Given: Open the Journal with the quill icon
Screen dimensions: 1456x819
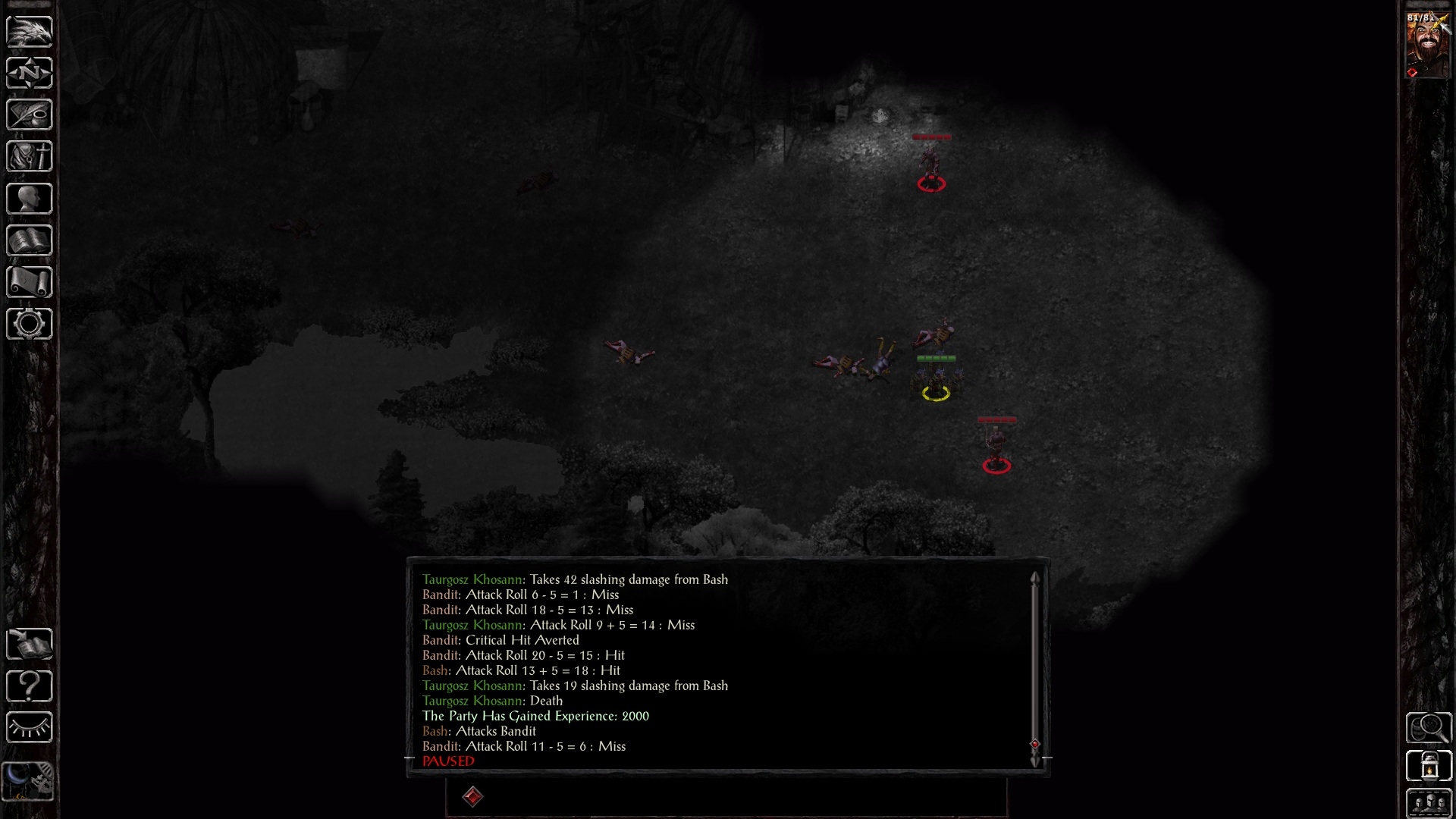Looking at the screenshot, I should pyautogui.click(x=29, y=115).
